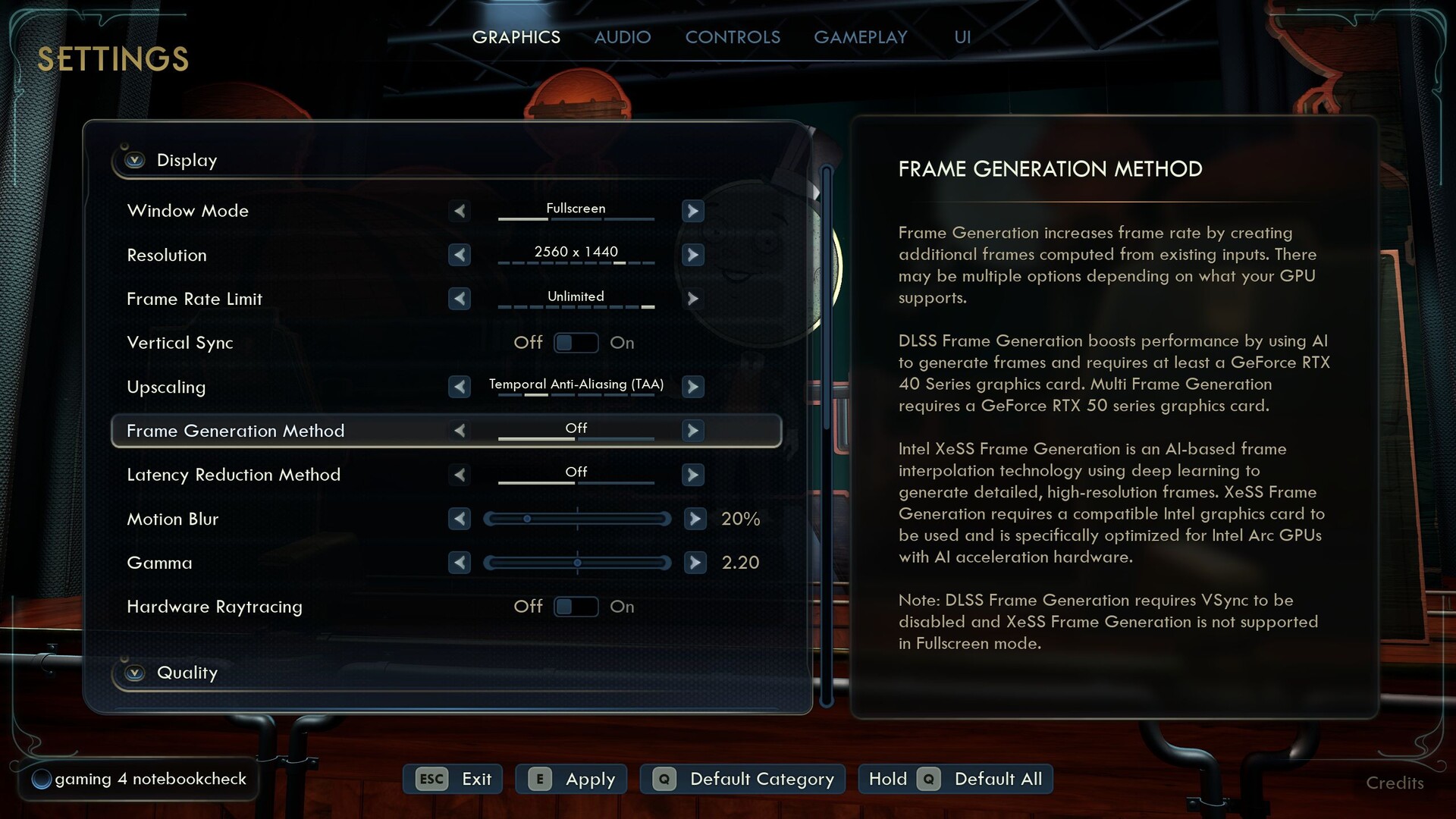Switch to the Audio tab
This screenshot has width=1456, height=819.
coord(622,37)
